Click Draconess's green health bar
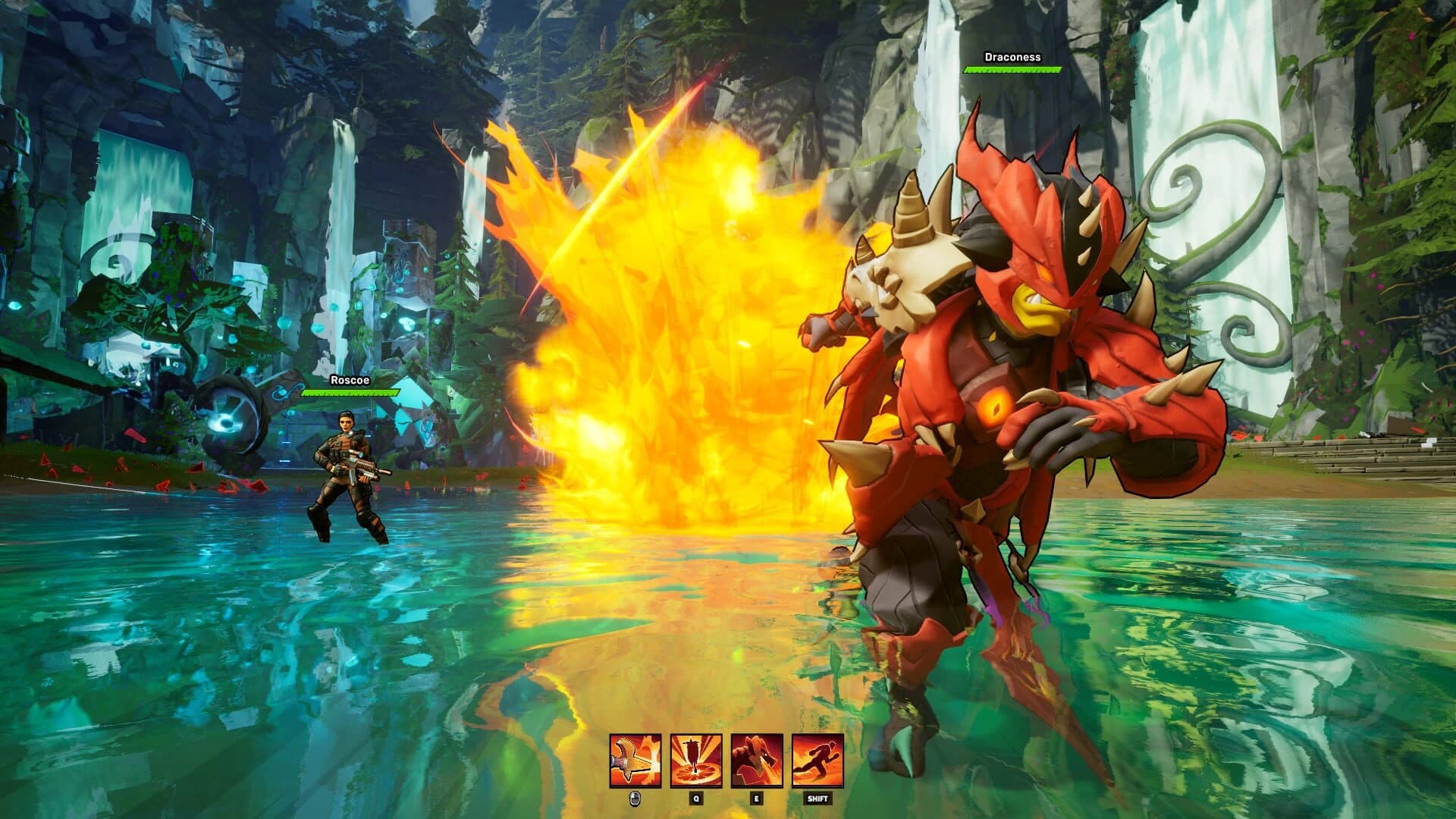 (1012, 71)
